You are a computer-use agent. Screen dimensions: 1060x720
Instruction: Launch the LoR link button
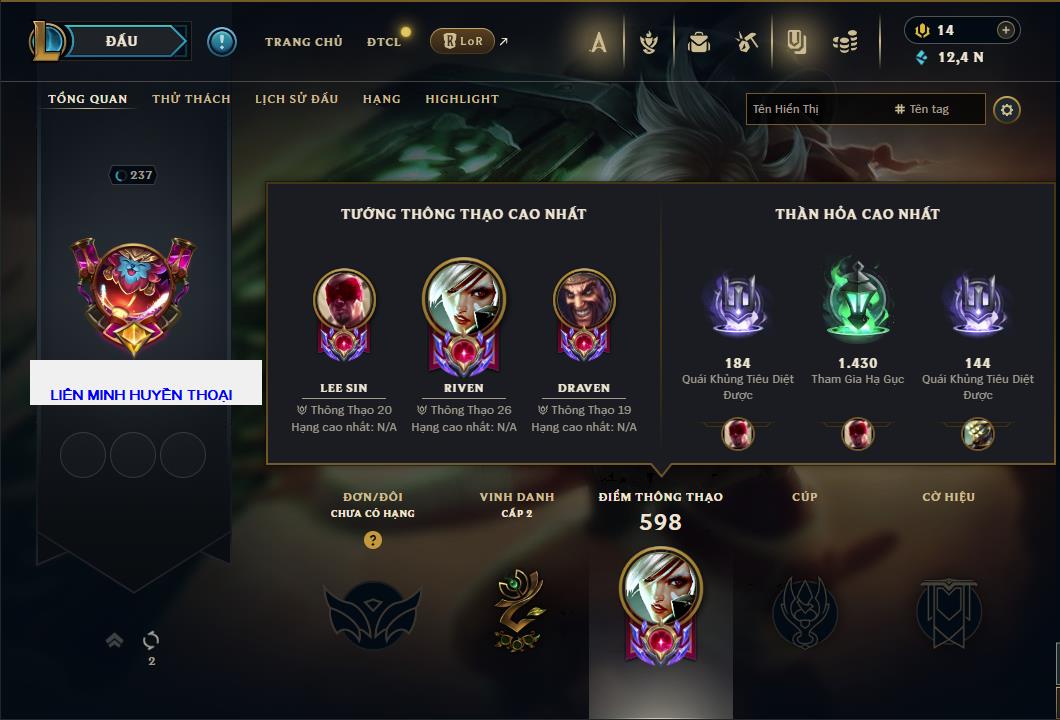point(462,41)
